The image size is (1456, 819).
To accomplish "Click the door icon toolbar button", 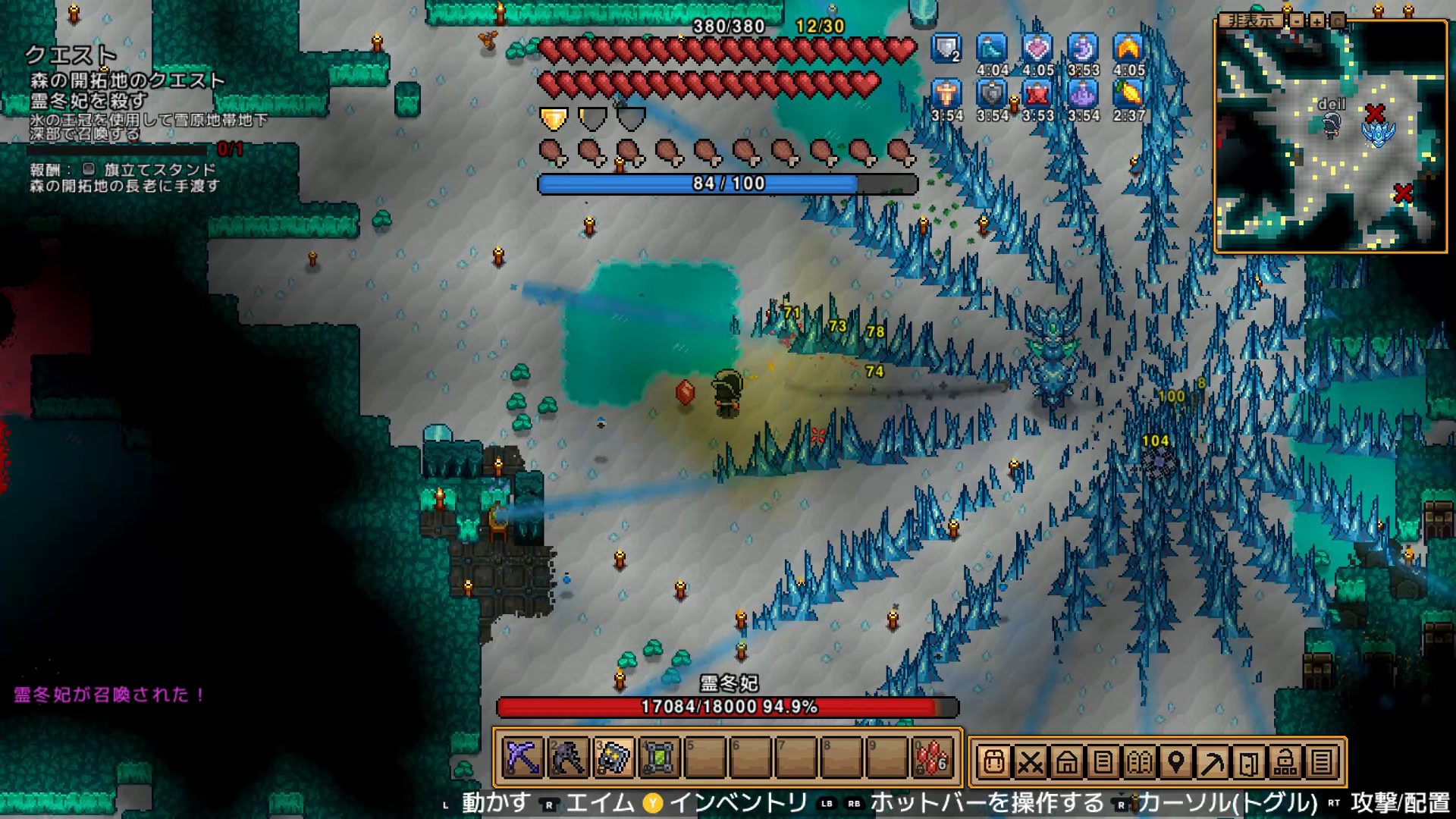I will [1248, 762].
